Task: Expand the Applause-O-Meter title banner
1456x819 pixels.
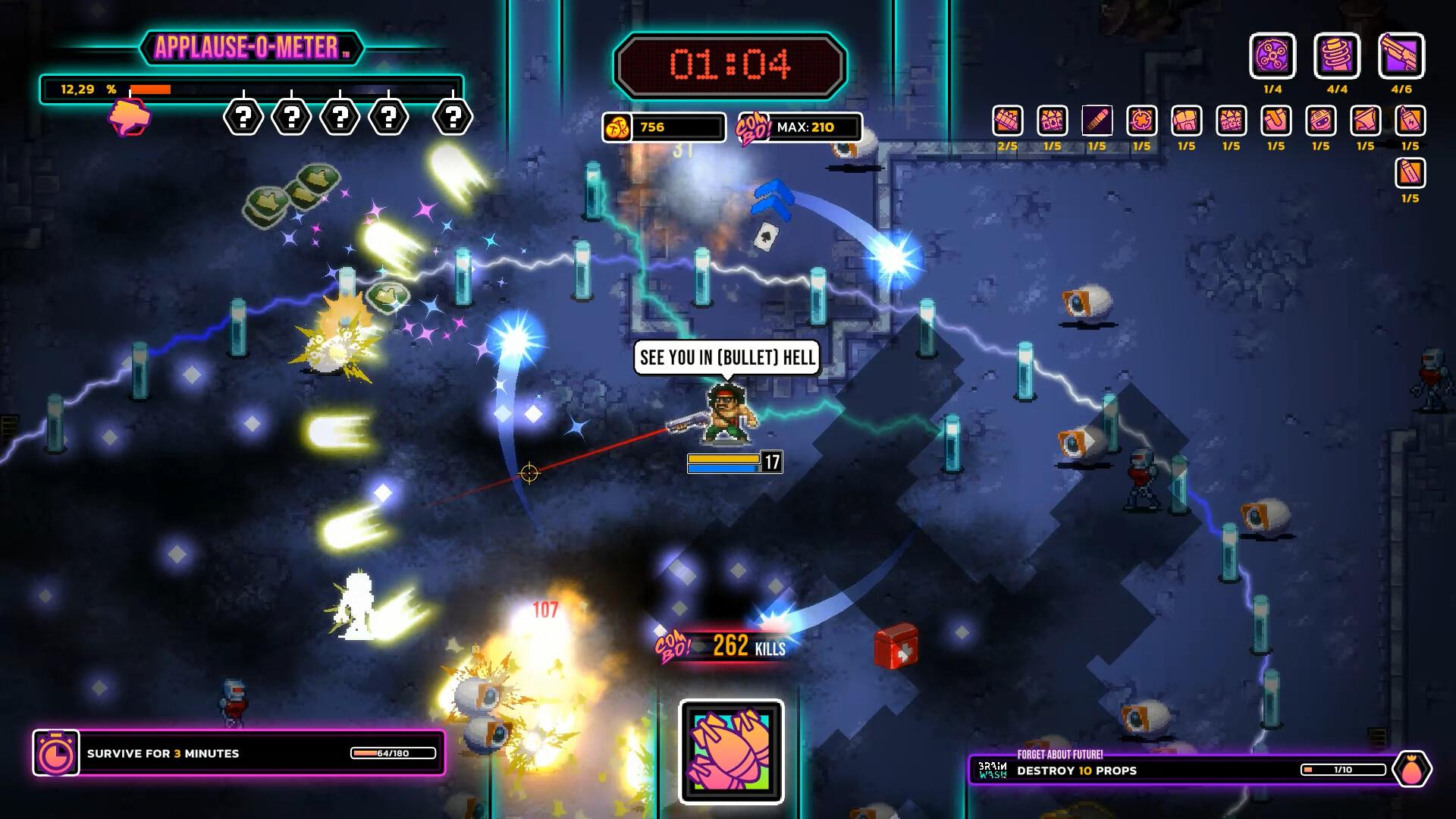Action: click(250, 47)
